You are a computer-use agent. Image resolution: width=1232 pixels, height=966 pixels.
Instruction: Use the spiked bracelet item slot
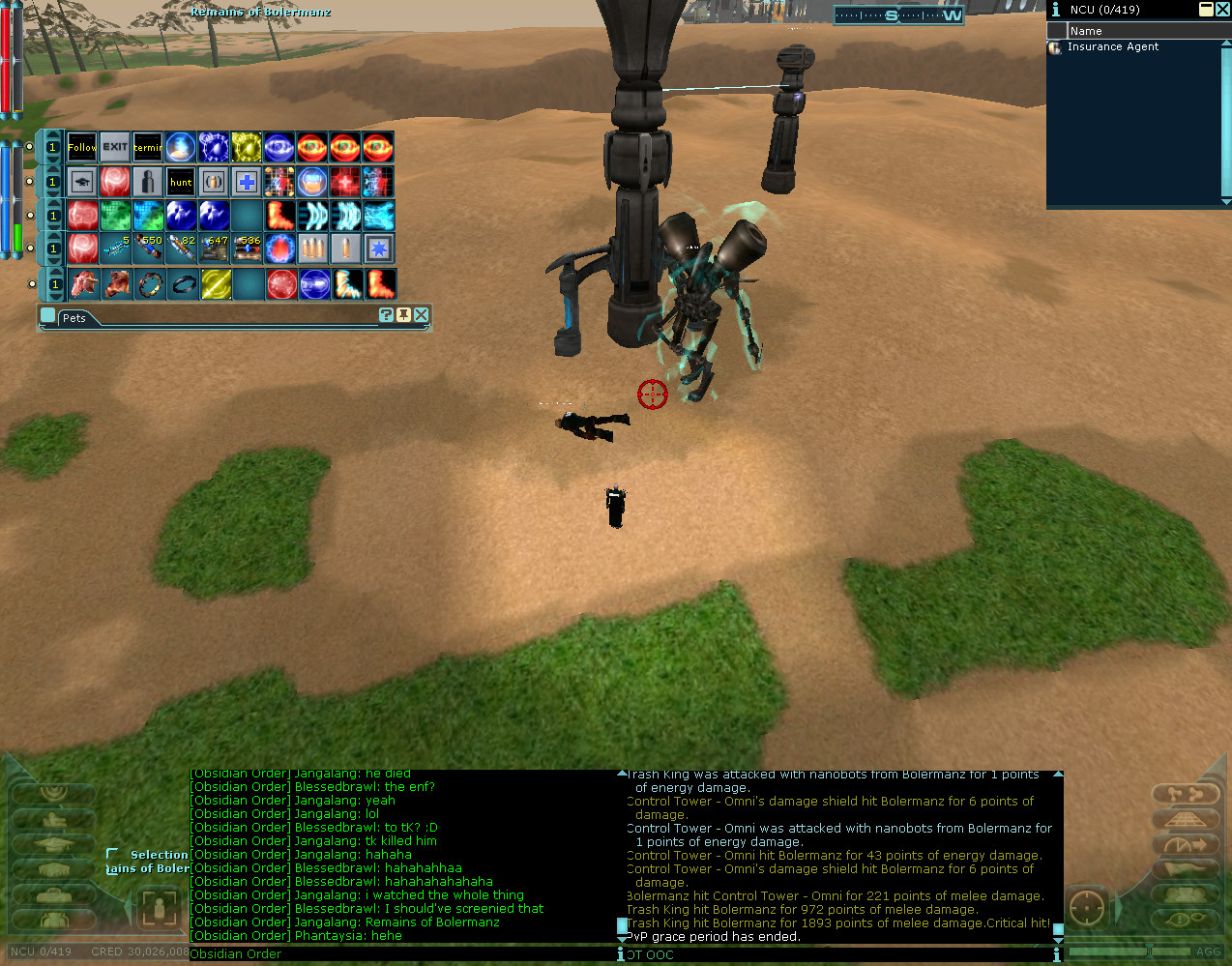tap(148, 284)
